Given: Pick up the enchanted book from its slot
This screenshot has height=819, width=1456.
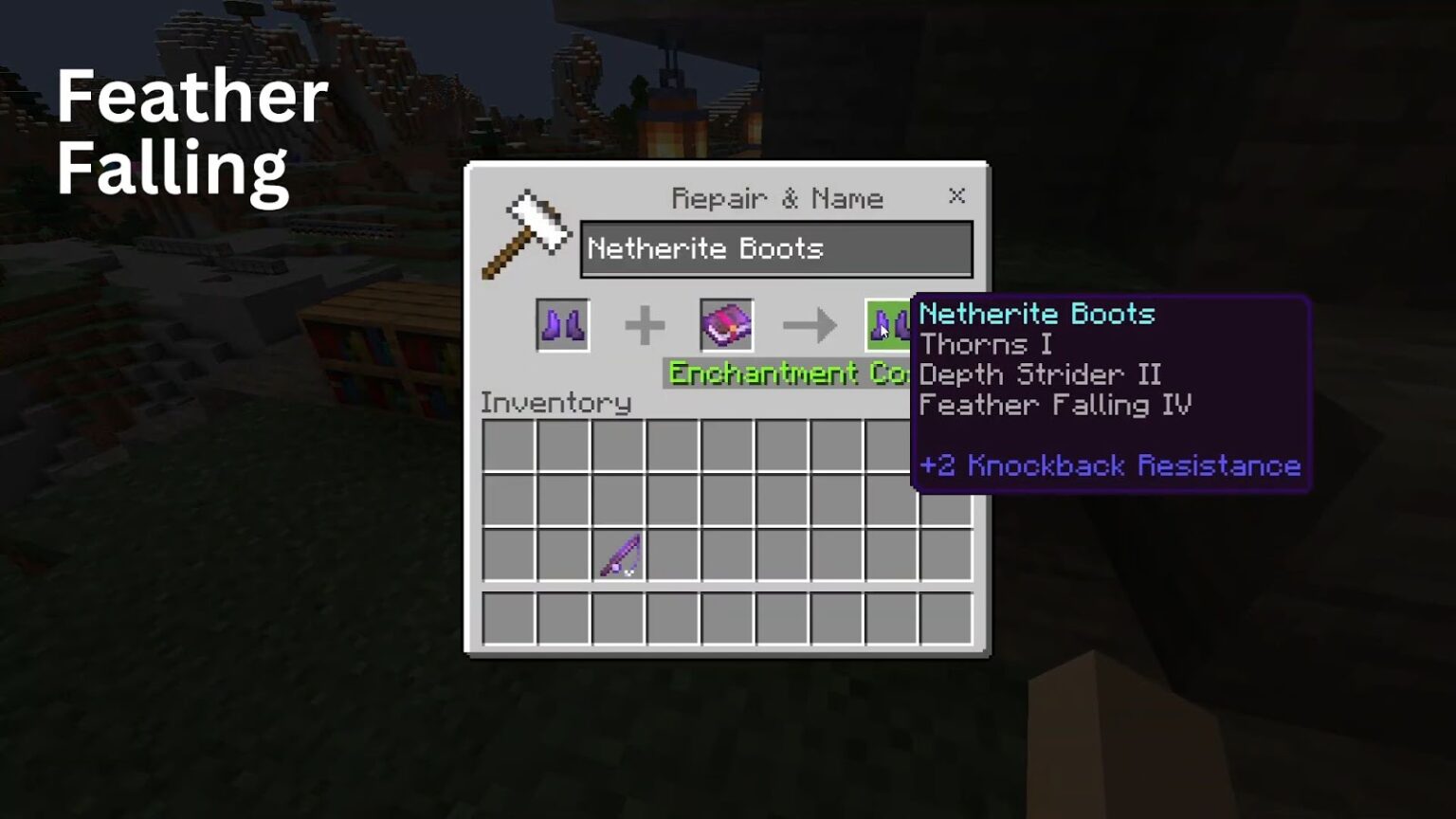Looking at the screenshot, I should tap(724, 324).
